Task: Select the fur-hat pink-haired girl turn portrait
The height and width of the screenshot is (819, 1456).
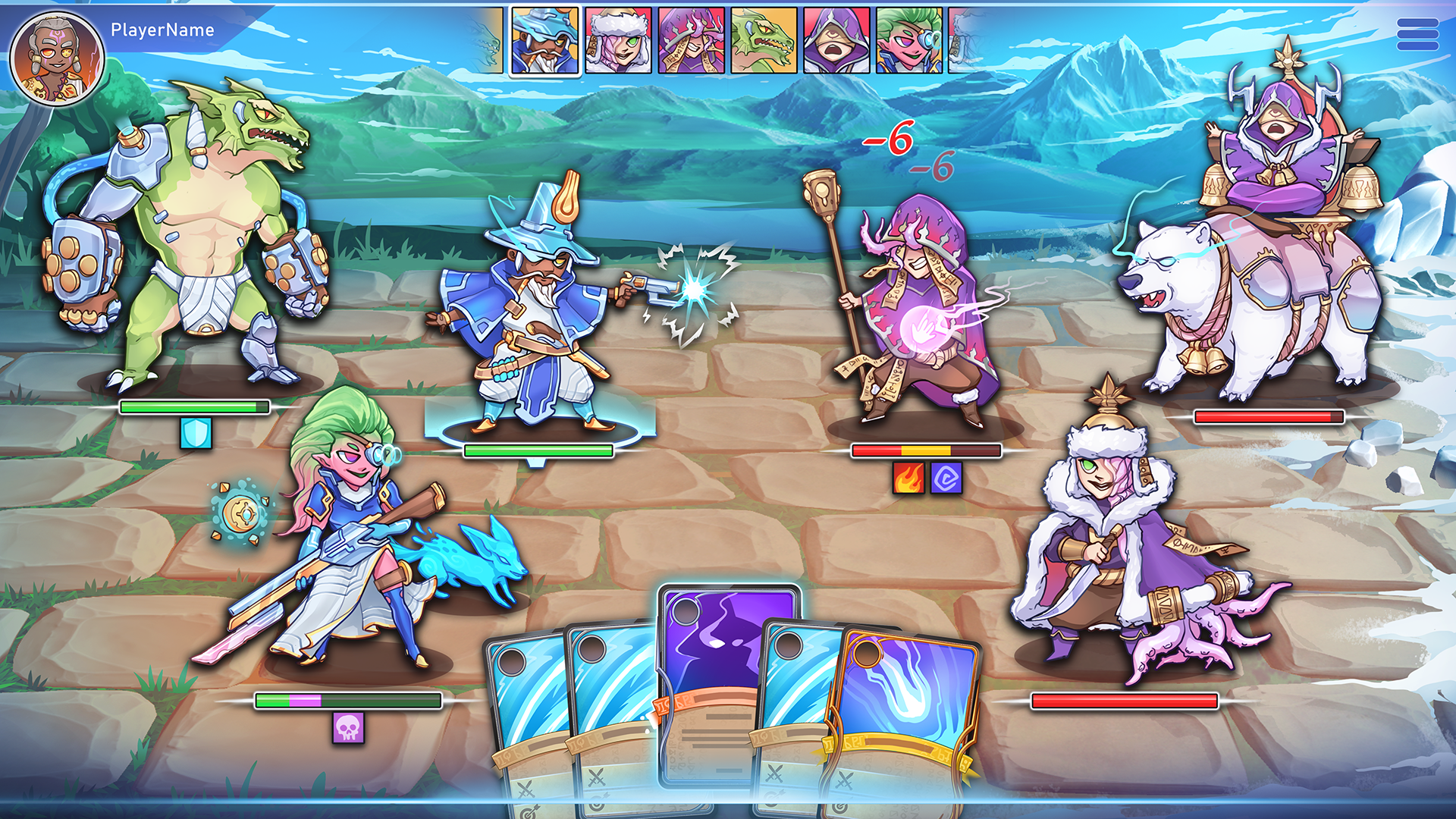Action: 618,41
